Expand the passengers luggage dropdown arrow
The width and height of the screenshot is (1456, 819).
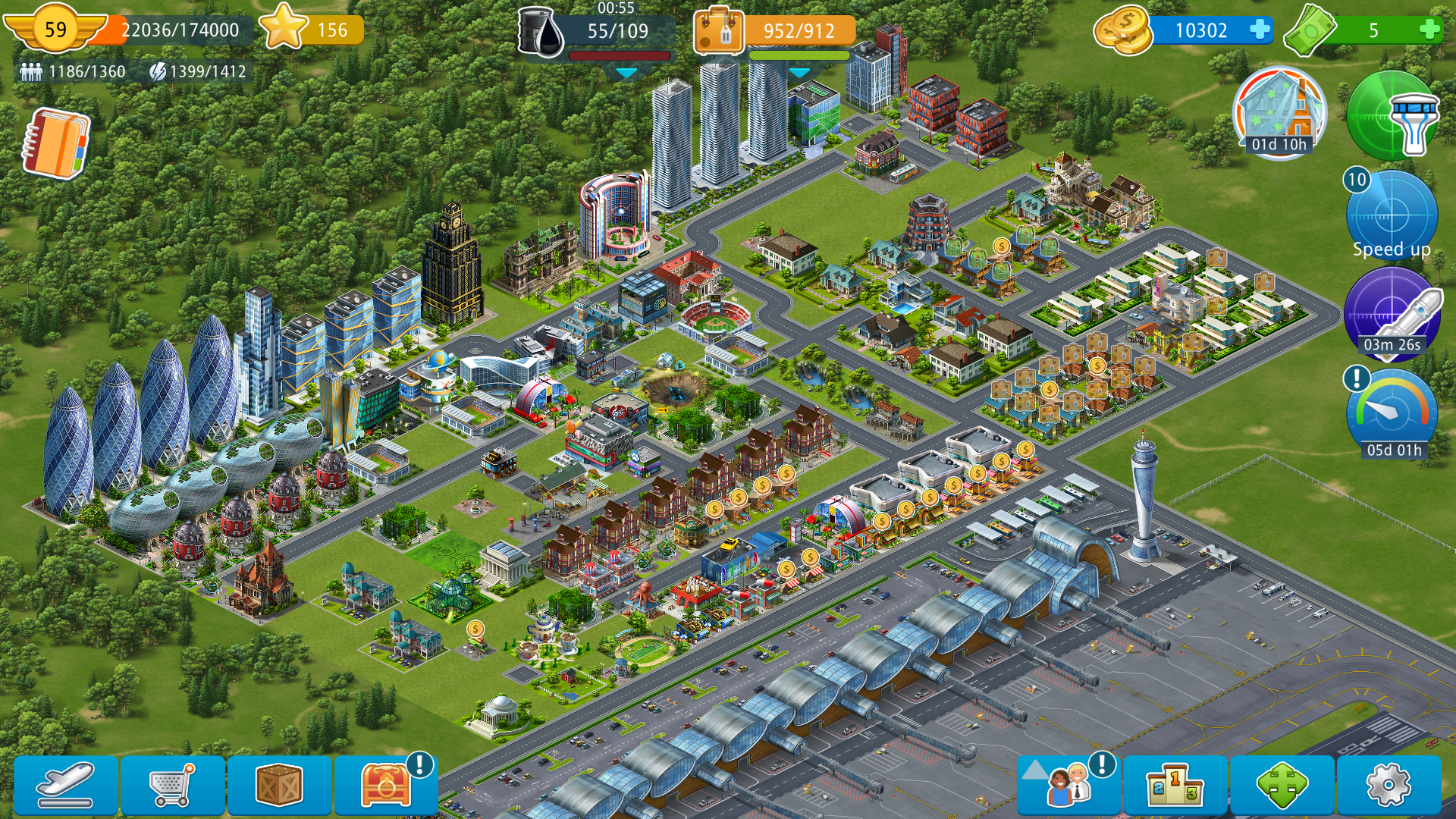[799, 73]
